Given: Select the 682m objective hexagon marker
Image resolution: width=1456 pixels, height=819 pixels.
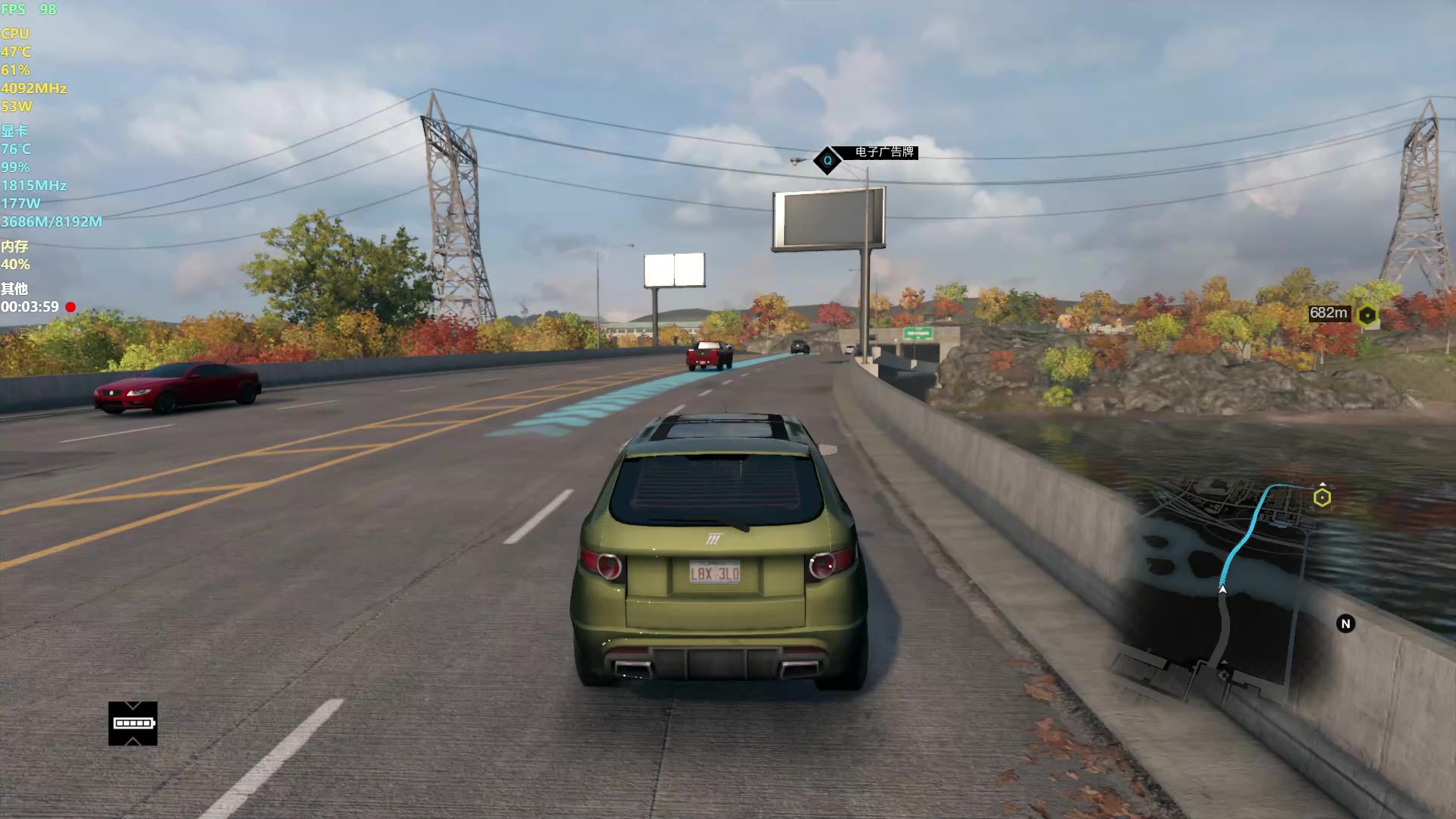Looking at the screenshot, I should [1367, 315].
